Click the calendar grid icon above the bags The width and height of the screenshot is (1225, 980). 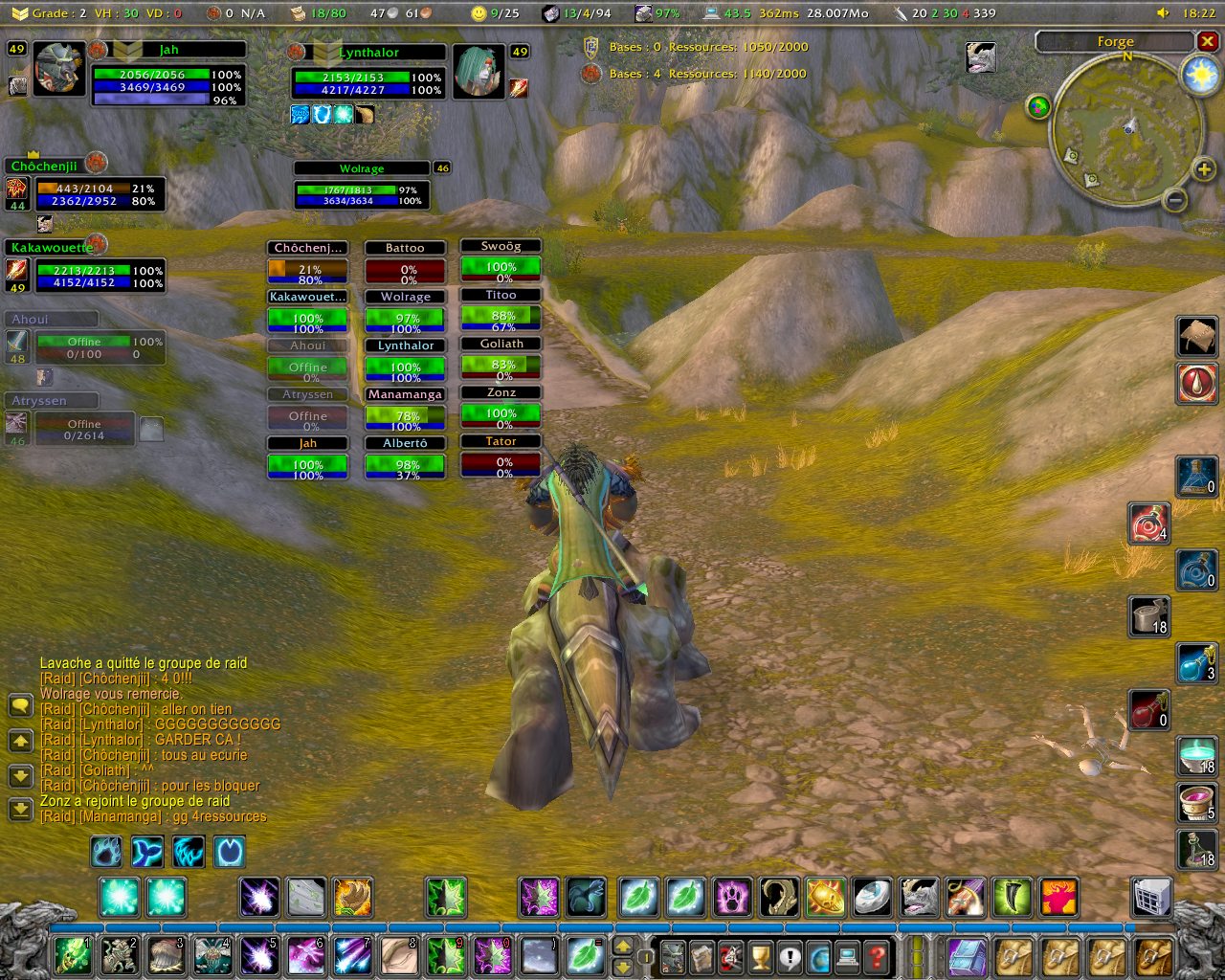(1152, 898)
